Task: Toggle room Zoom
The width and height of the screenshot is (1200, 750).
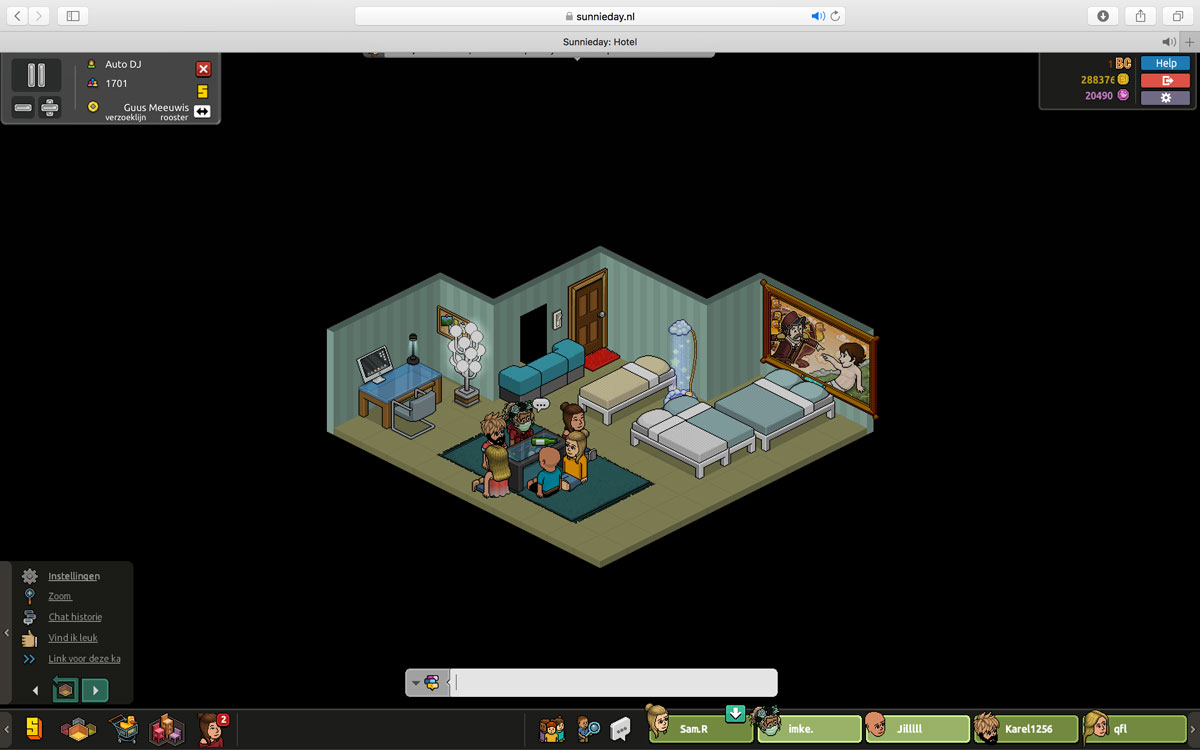Action: [60, 596]
